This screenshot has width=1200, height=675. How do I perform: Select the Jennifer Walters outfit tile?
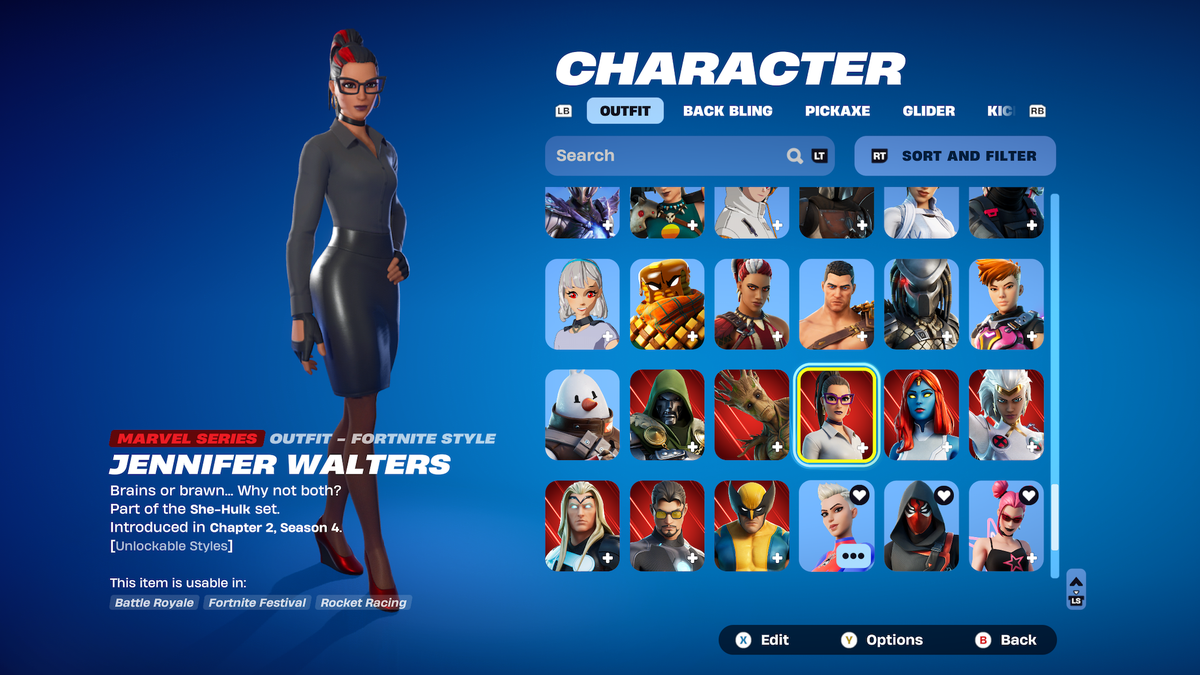pos(836,415)
